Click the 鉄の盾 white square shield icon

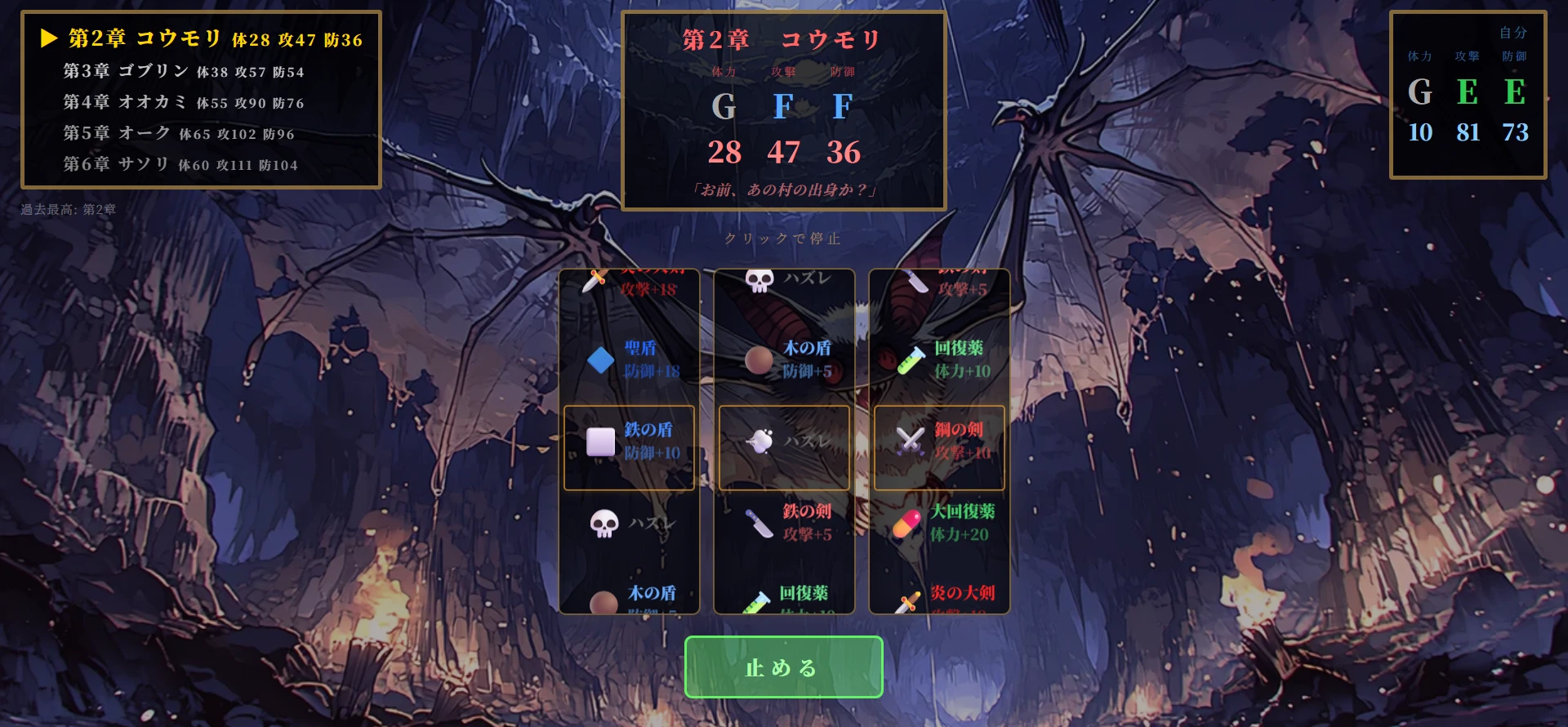[600, 443]
